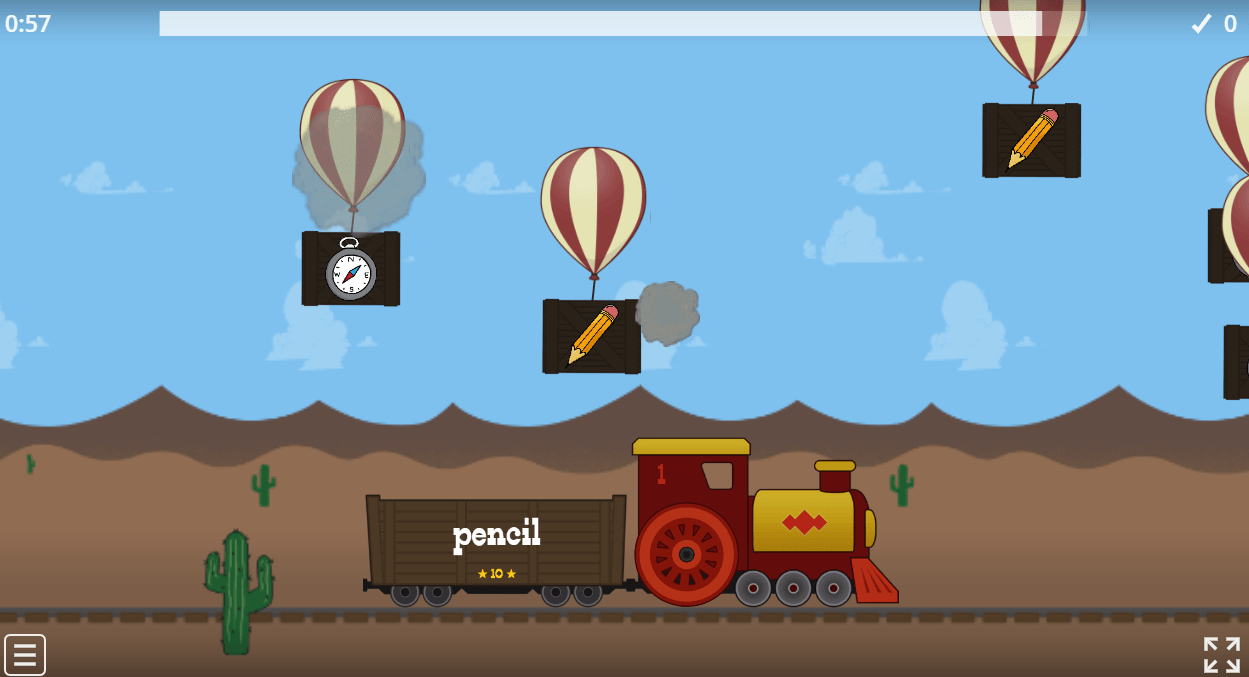Viewport: 1249px width, 677px height.
Task: Toggle fullscreen mode
Action: click(1221, 655)
